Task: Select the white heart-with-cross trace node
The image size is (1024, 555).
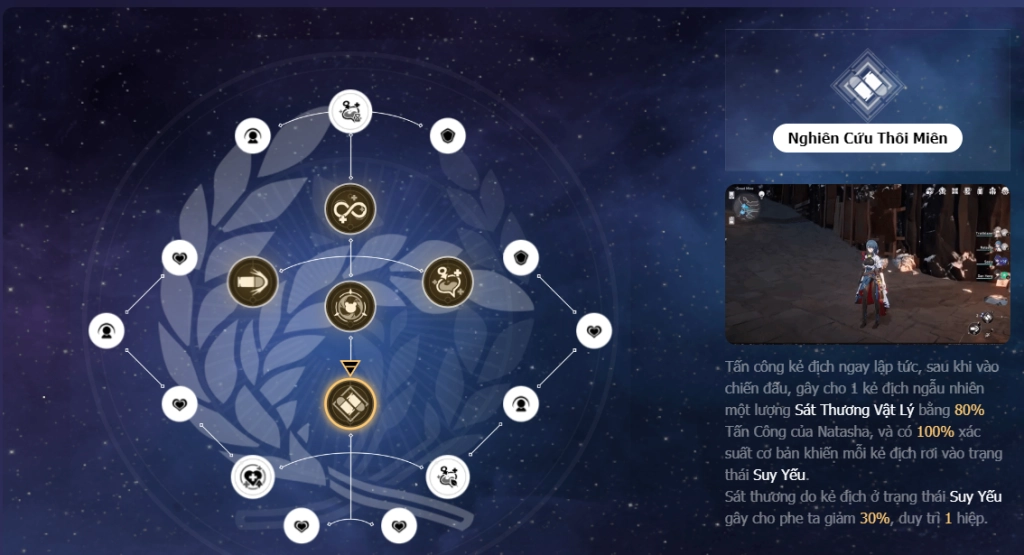Action: click(x=252, y=476)
